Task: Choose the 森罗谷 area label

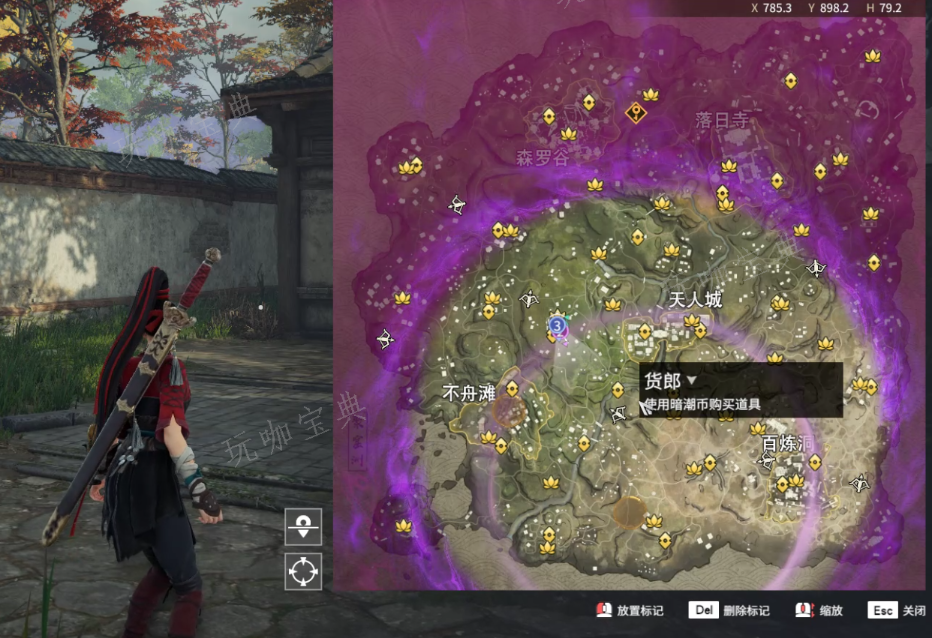Action: pos(541,157)
